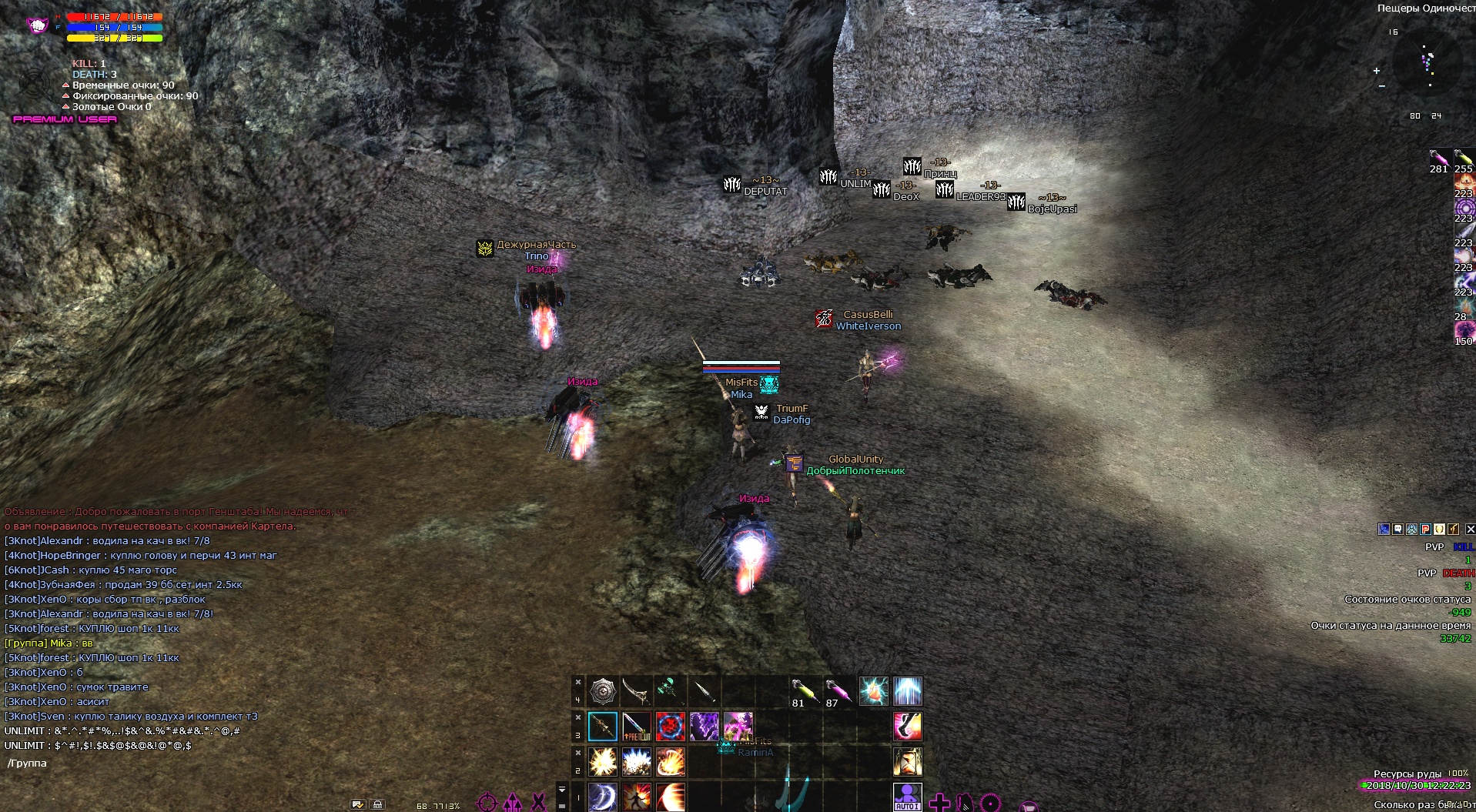This screenshot has width=1476, height=812.
Task: Activate the red skull circle skill
Action: coord(671,726)
